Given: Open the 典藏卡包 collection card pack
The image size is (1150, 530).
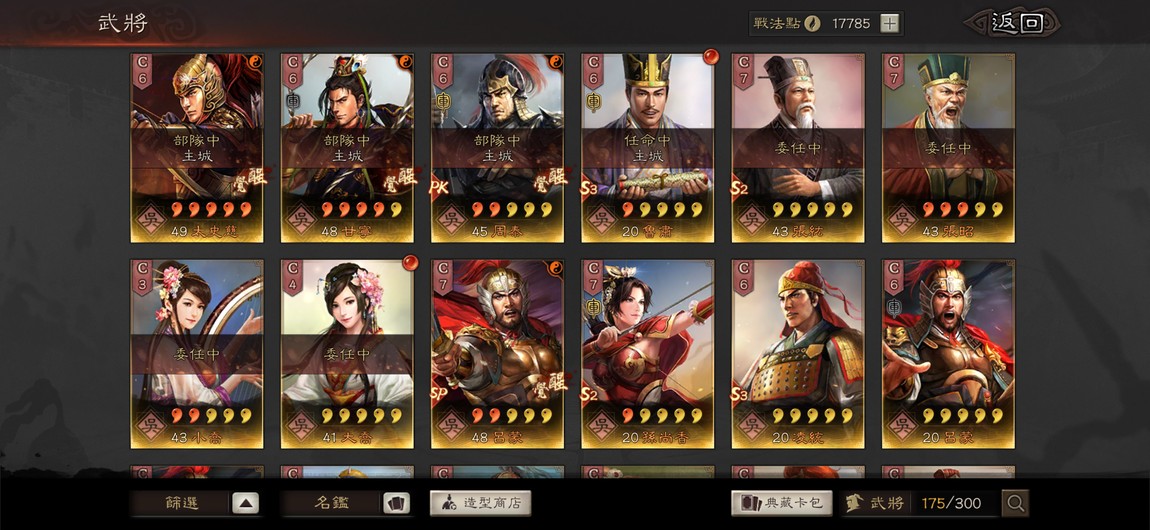Looking at the screenshot, I should 782,503.
